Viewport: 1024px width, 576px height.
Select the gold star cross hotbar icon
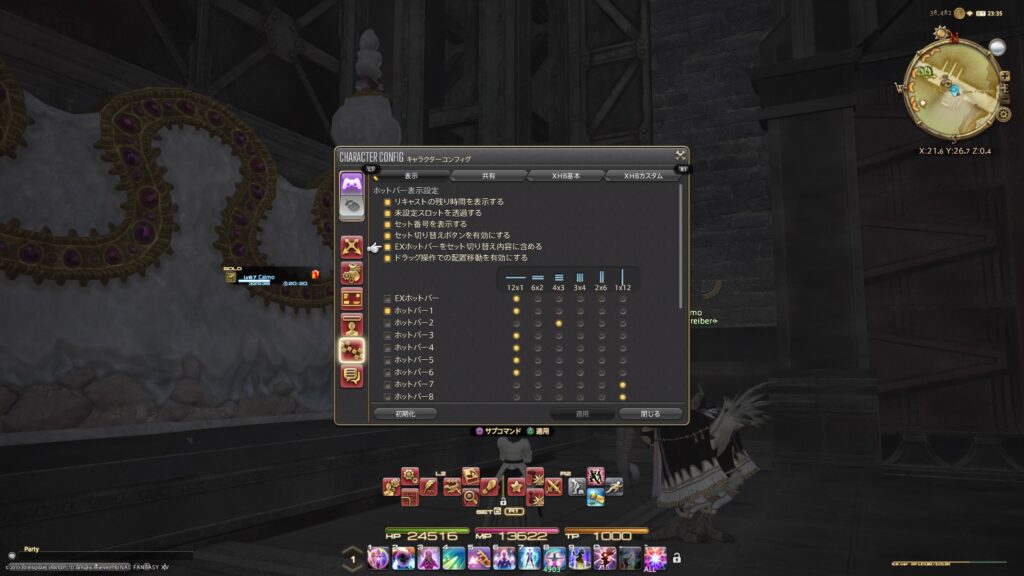click(x=517, y=487)
